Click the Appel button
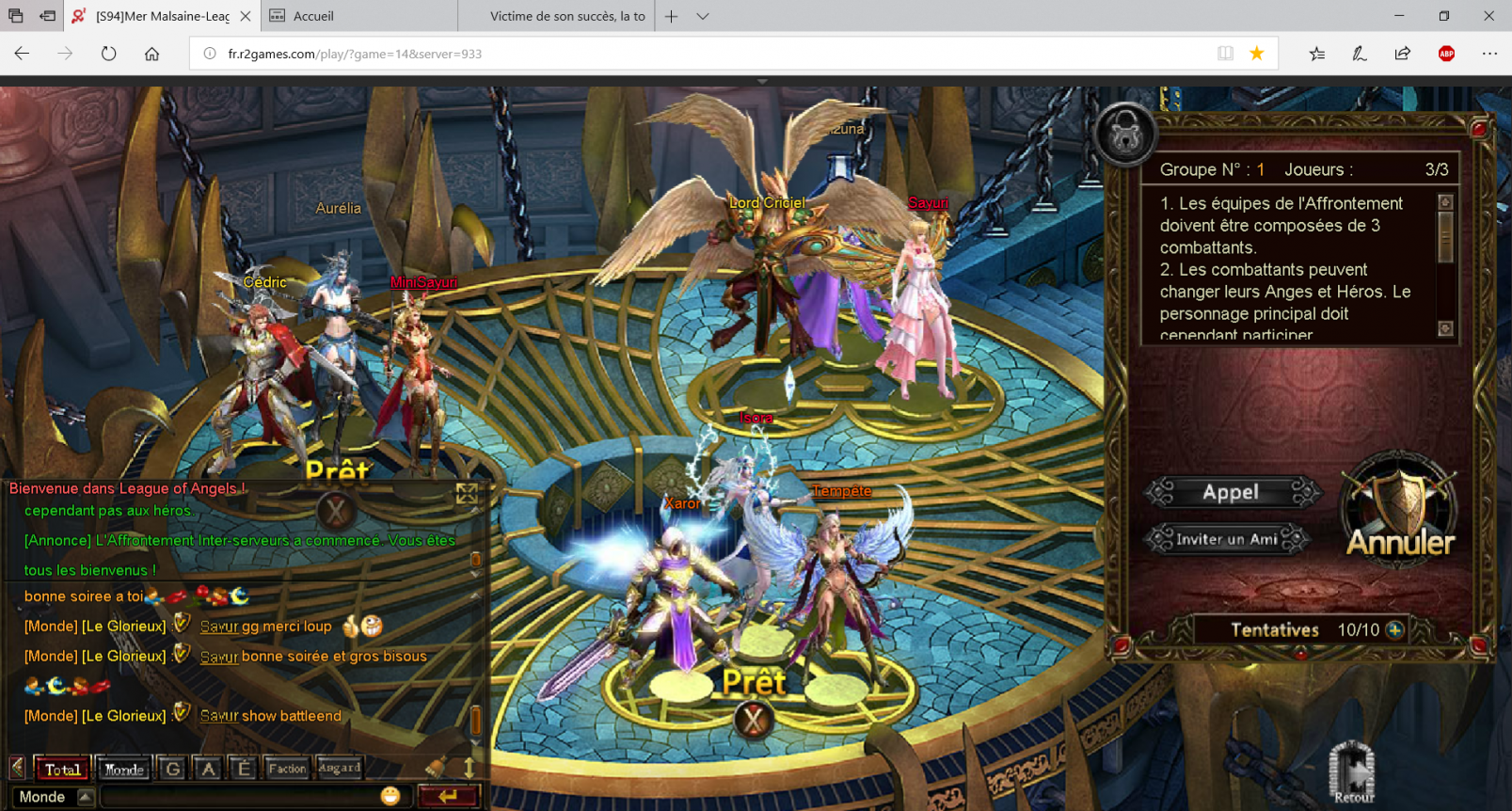This screenshot has height=811, width=1512. point(1231,492)
